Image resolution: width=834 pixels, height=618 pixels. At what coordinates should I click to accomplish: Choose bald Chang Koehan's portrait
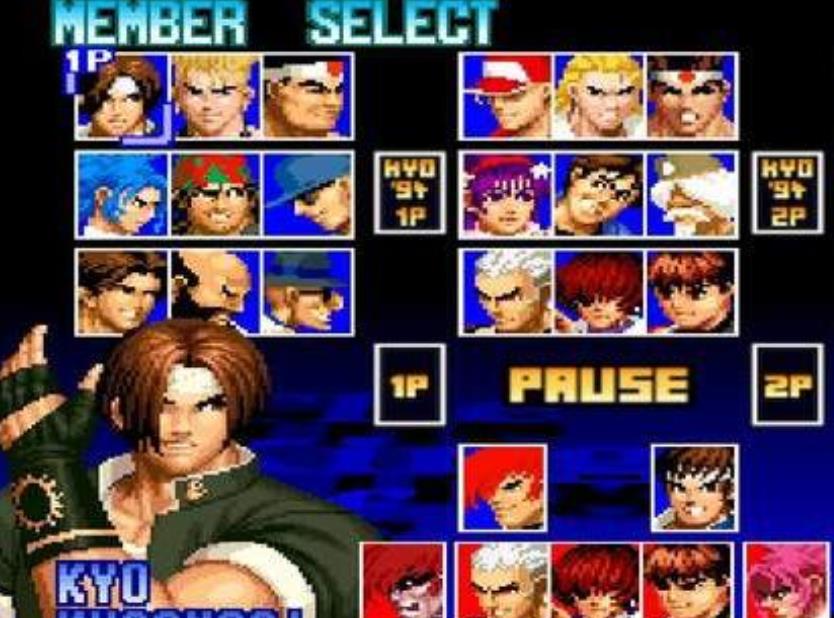[x=214, y=291]
